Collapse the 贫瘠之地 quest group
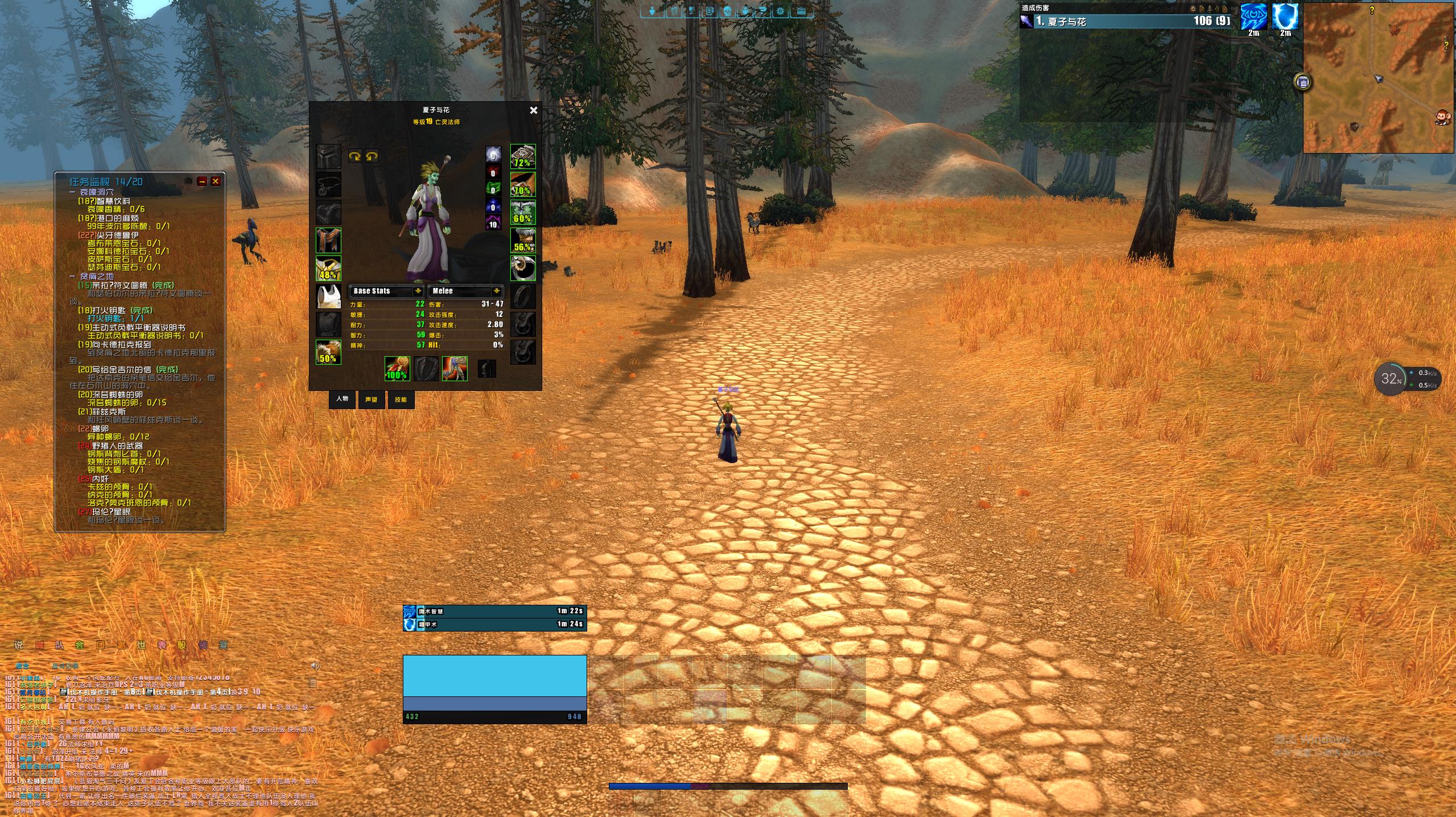The width and height of the screenshot is (1456, 817). pyautogui.click(x=73, y=277)
